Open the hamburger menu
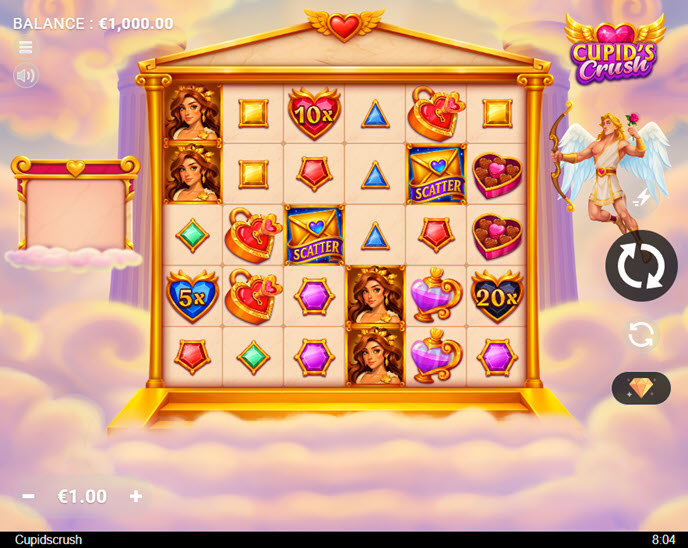 26,47
